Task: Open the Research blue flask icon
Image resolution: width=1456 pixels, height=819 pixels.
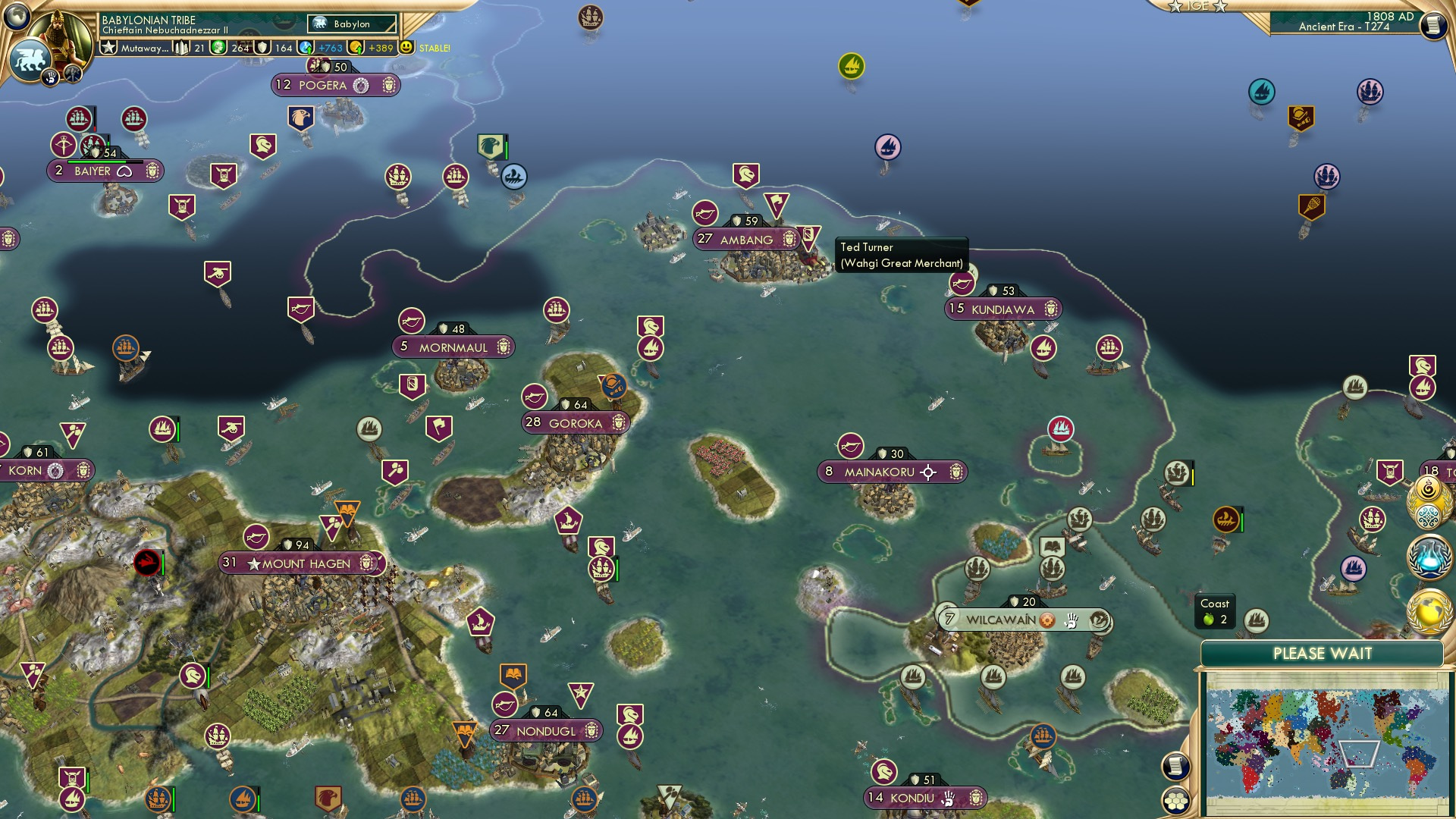Action: pos(1429,559)
